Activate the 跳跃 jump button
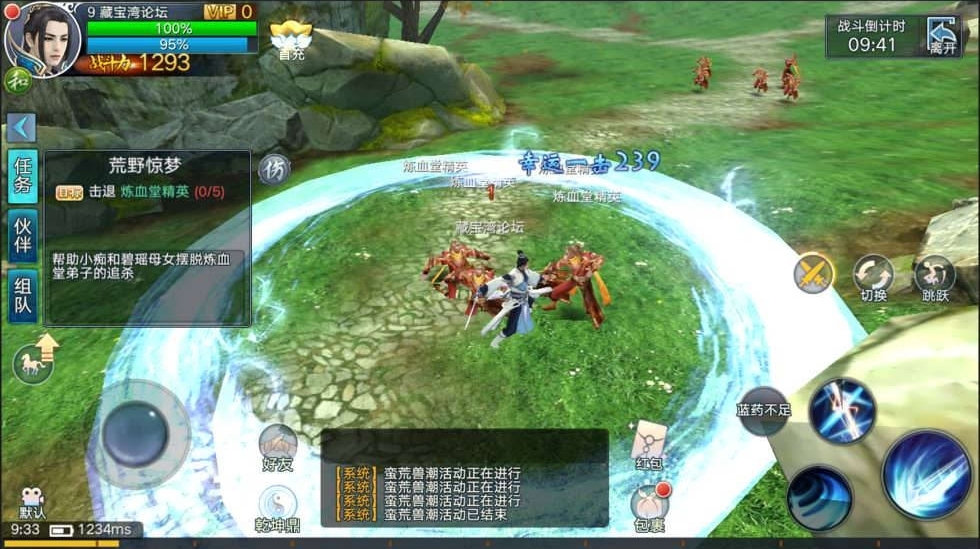Image resolution: width=980 pixels, height=549 pixels. point(934,278)
